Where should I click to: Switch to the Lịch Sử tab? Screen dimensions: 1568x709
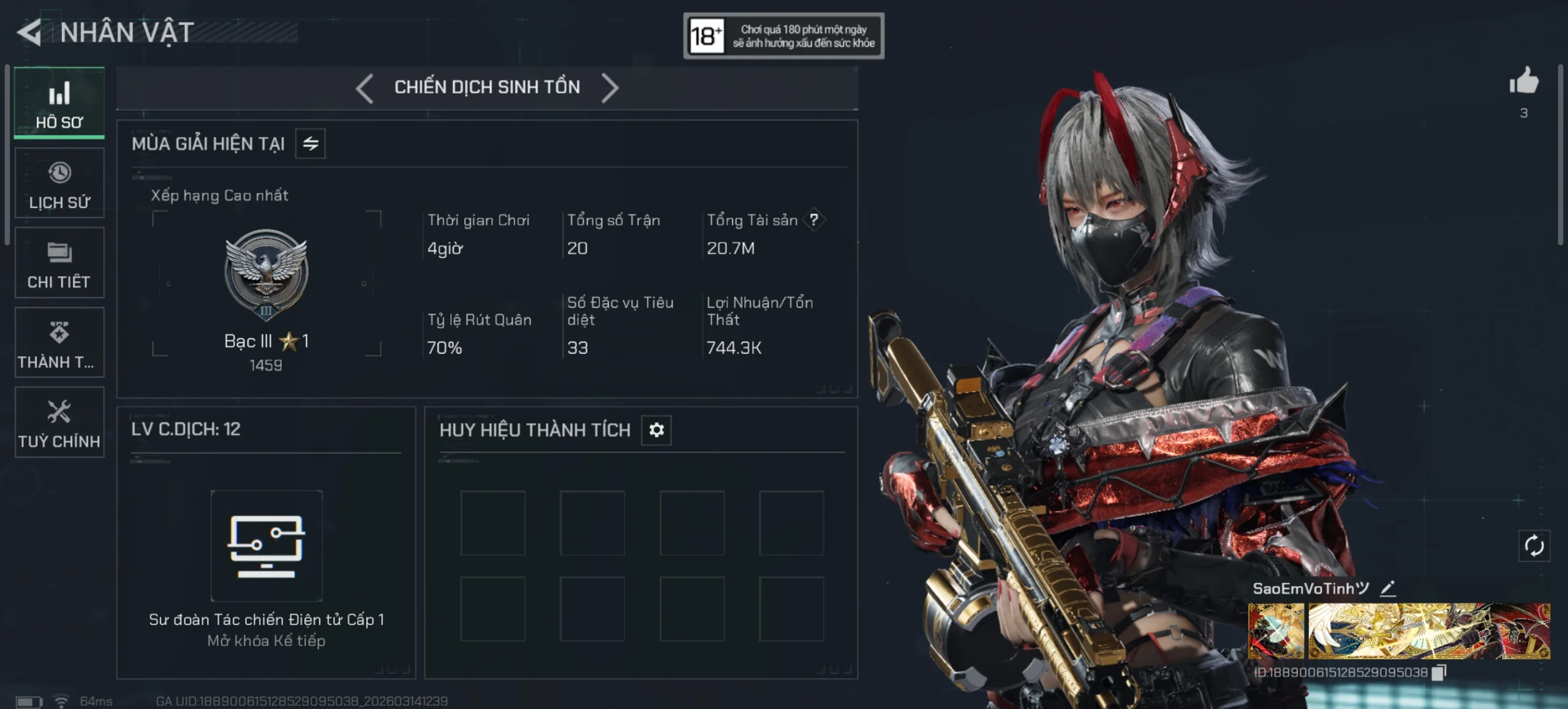59,183
